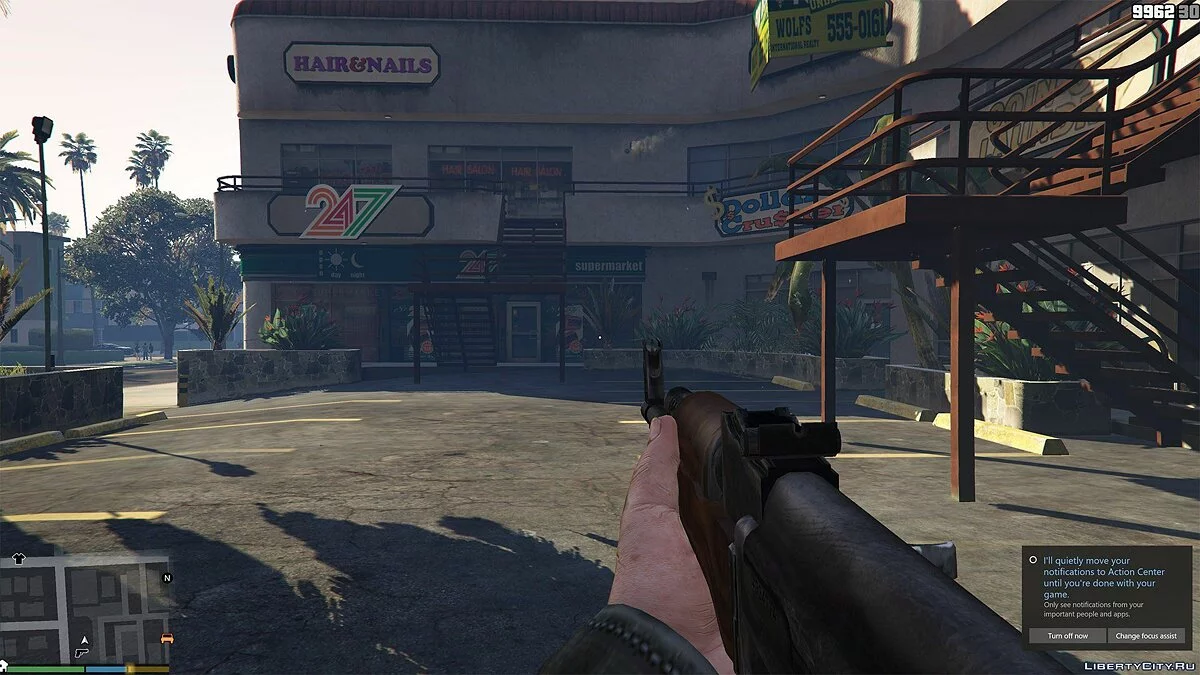Click the north compass N marker
The width and height of the screenshot is (1200, 675).
(167, 577)
